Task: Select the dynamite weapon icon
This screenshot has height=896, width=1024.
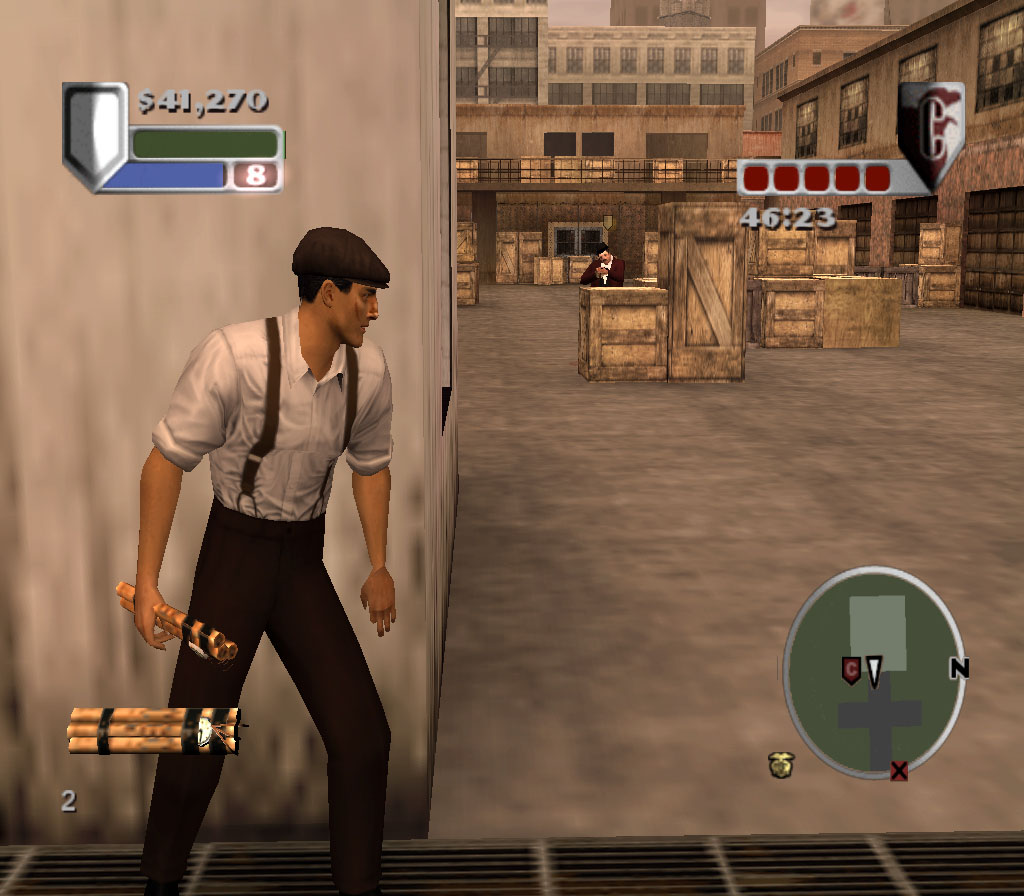Action: [155, 730]
